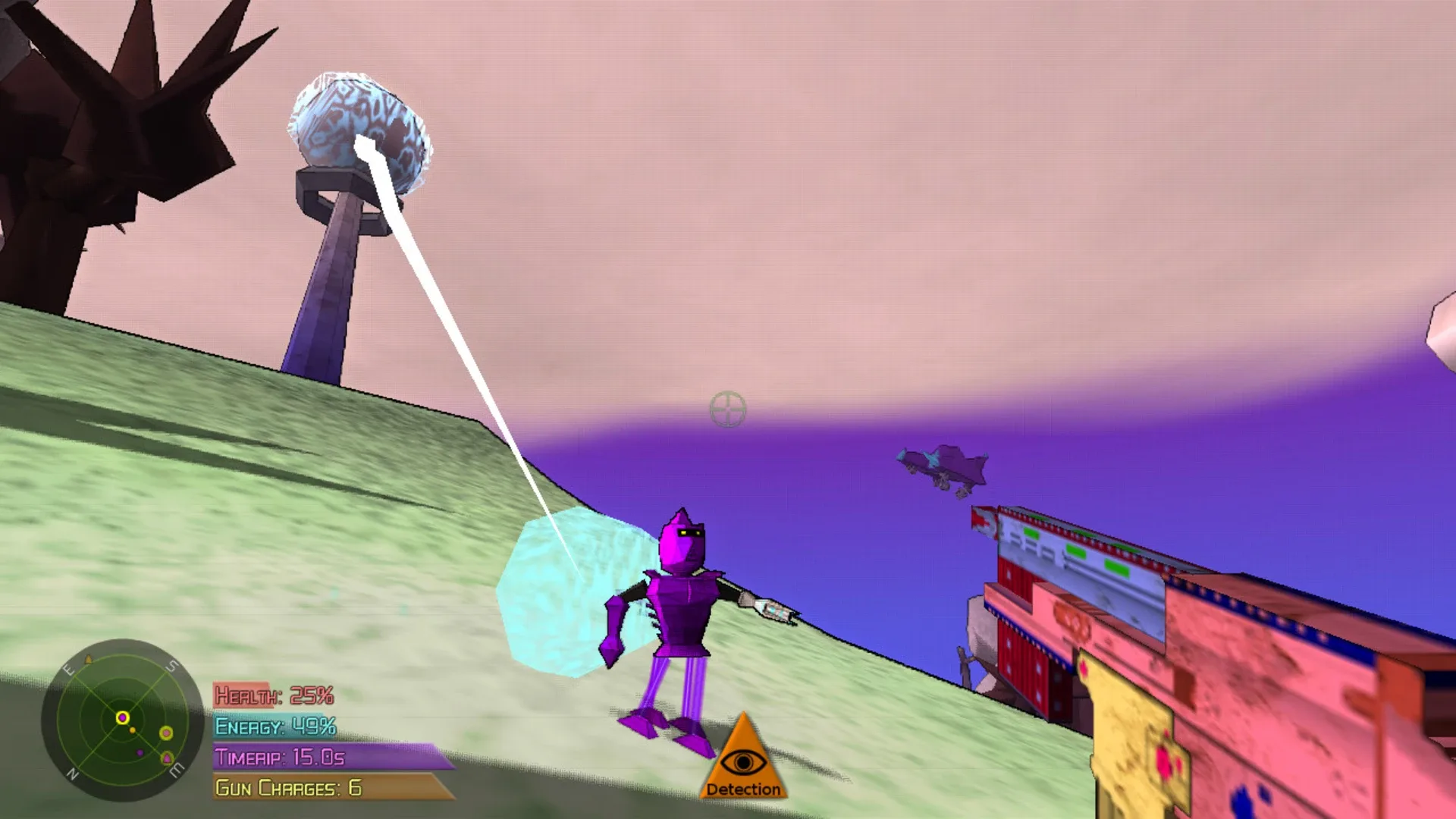The height and width of the screenshot is (819, 1456).
Task: Click the Timerip: 15.0s readout
Action: point(279,755)
